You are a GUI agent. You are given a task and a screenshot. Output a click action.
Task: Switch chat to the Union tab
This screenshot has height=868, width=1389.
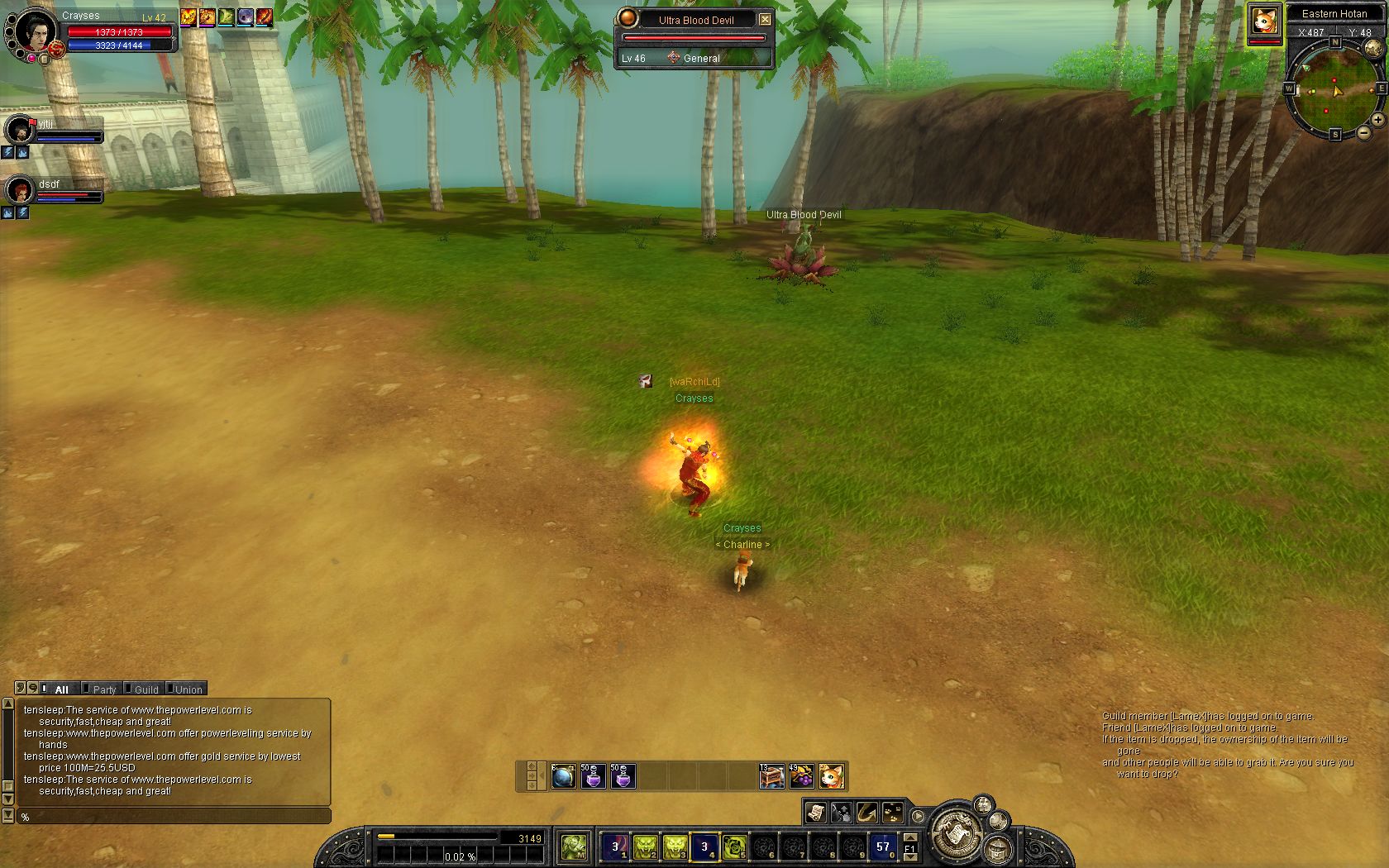pyautogui.click(x=189, y=689)
